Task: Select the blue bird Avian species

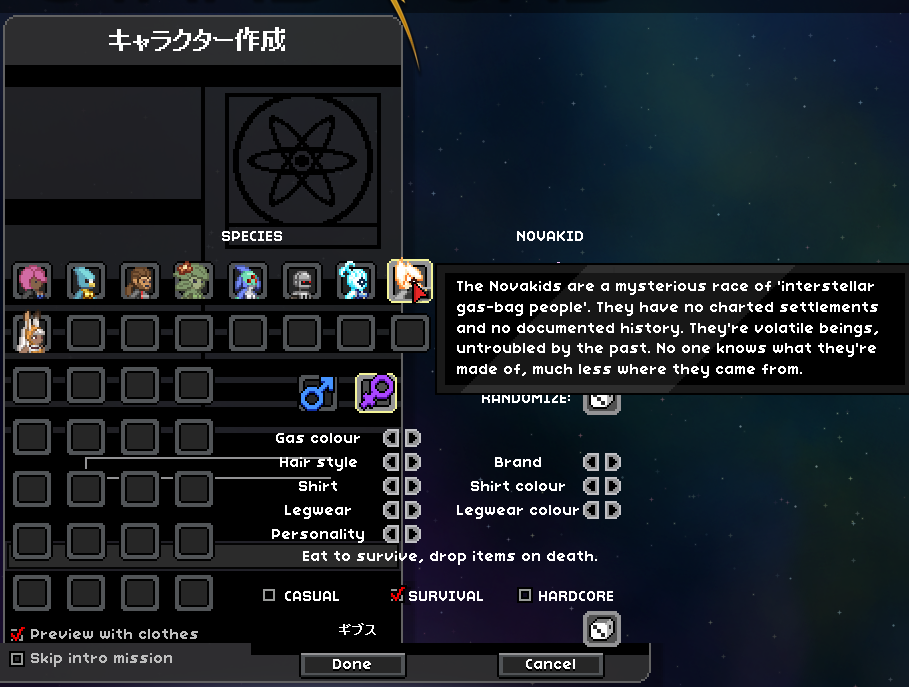Action: pos(86,281)
